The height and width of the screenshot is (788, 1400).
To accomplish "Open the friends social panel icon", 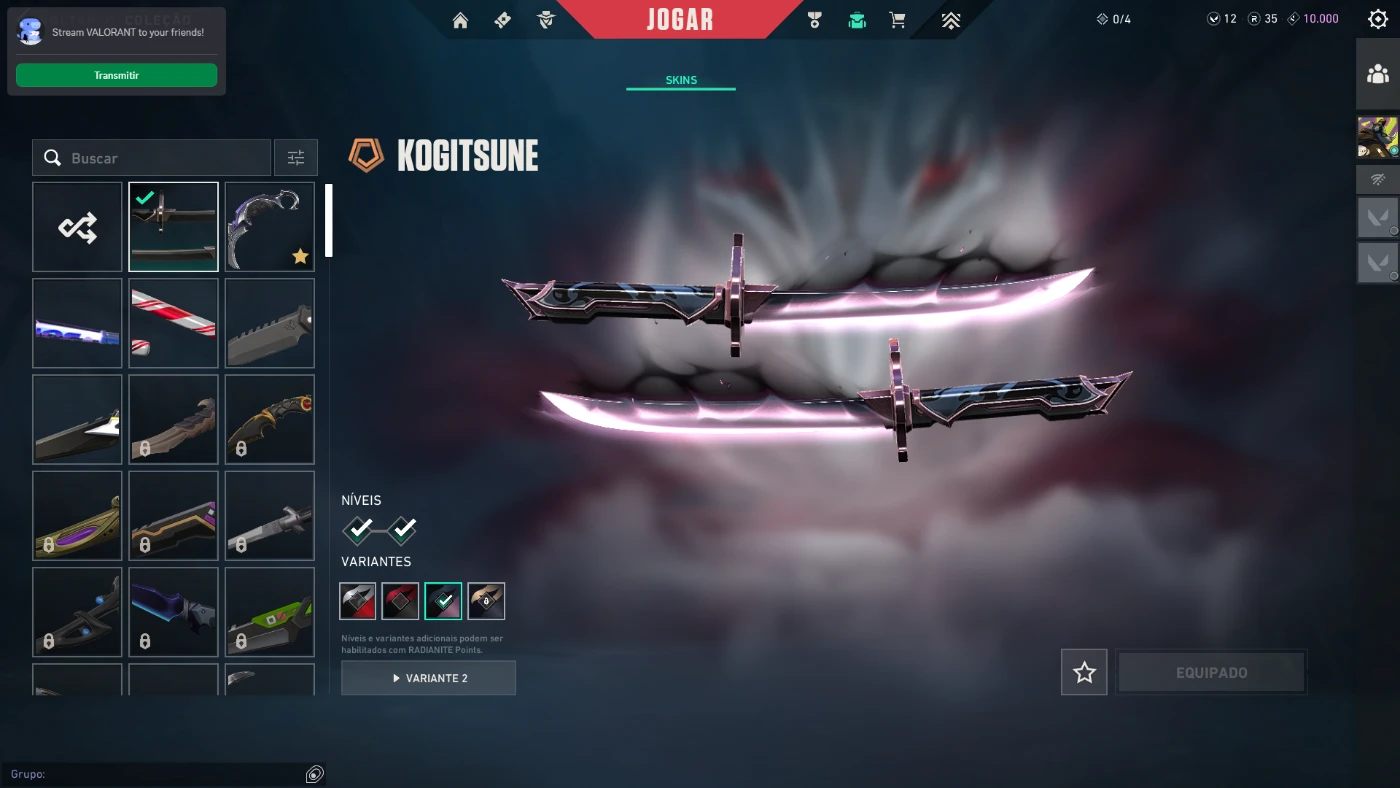I will 1377,74.
